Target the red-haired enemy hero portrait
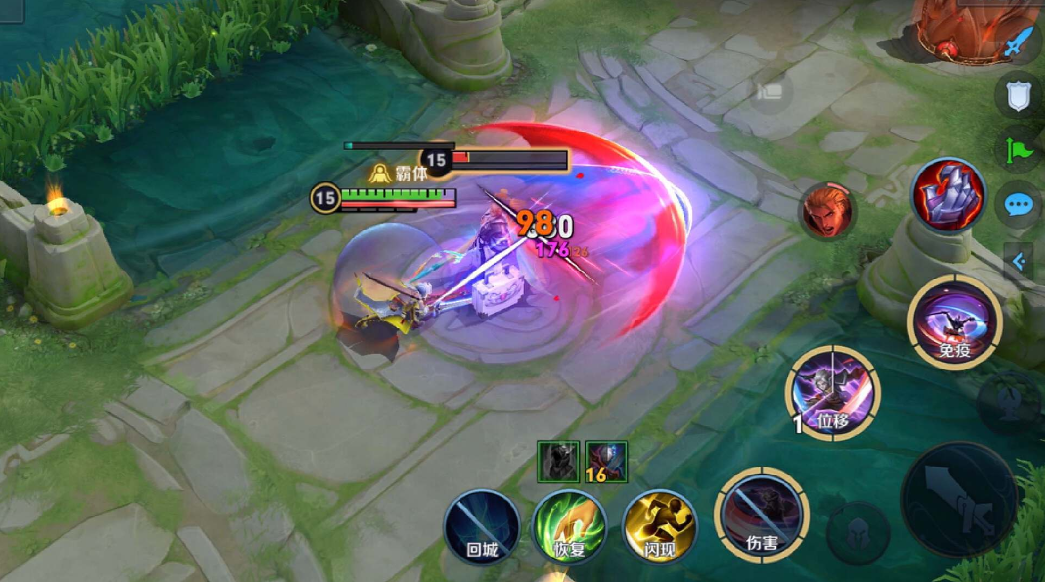The image size is (1045, 582). pyautogui.click(x=828, y=211)
